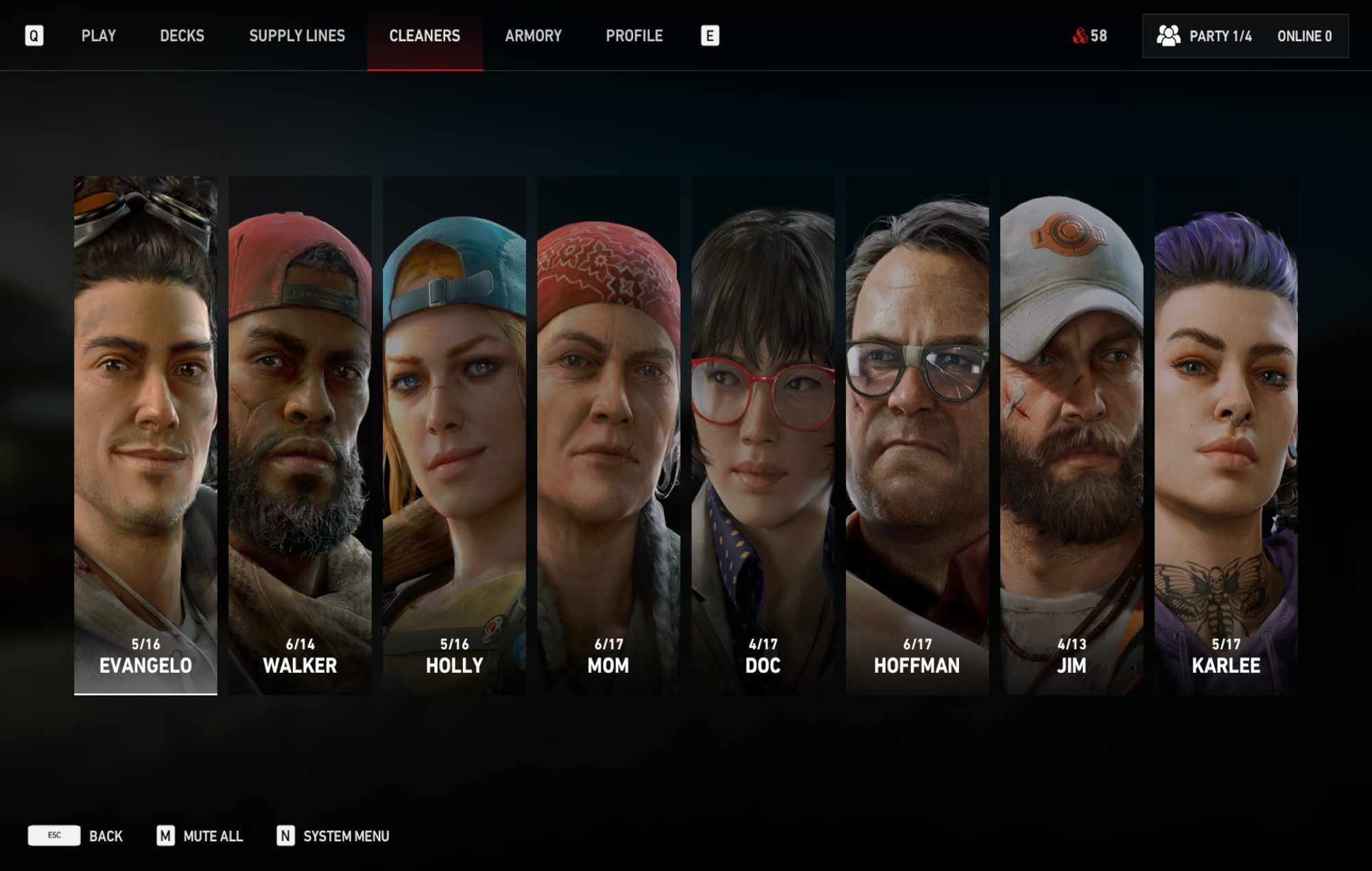Switch to the Play tab
The height and width of the screenshot is (871, 1372).
click(98, 36)
